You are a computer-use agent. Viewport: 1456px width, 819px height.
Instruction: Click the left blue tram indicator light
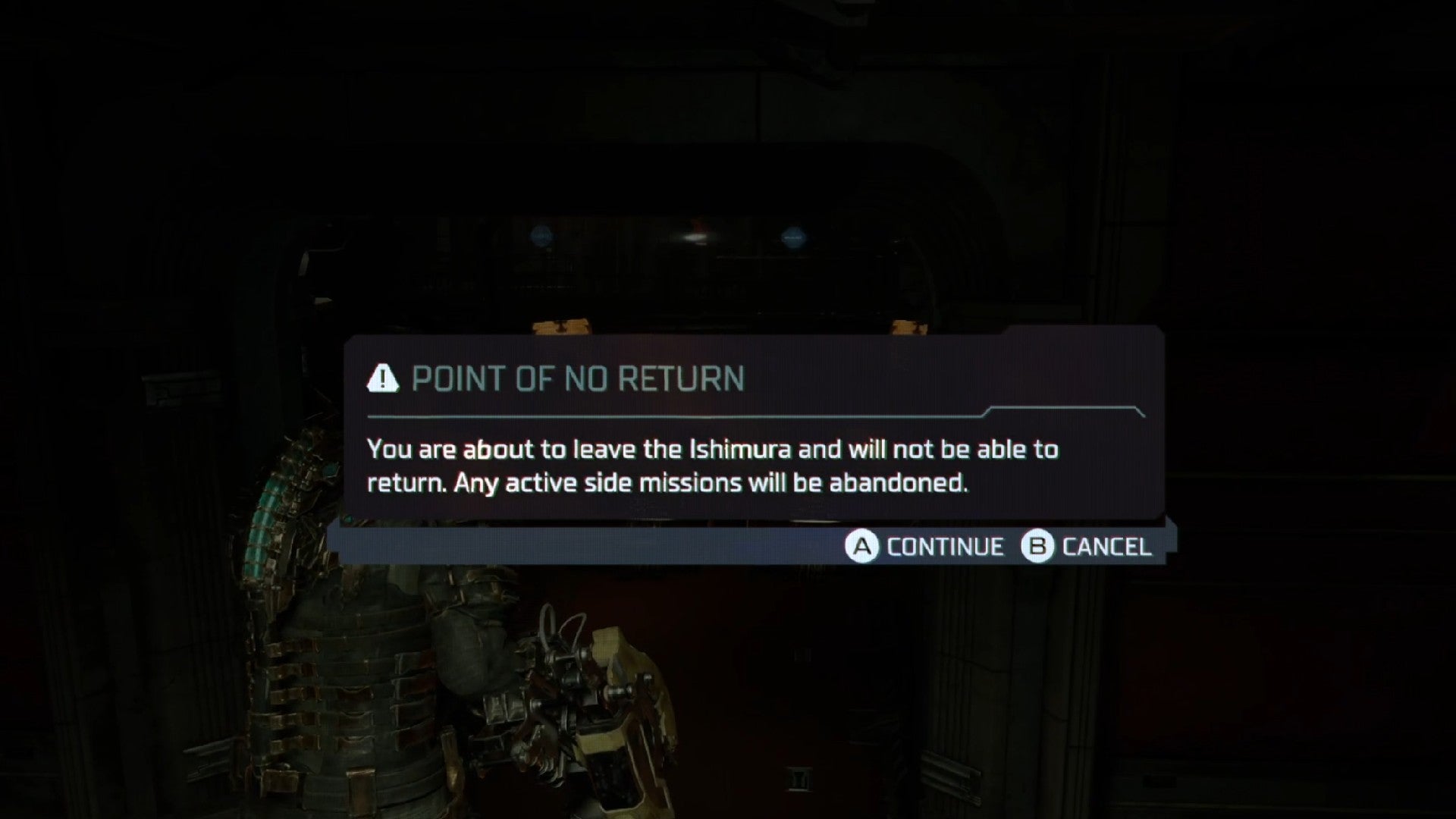[x=540, y=235]
